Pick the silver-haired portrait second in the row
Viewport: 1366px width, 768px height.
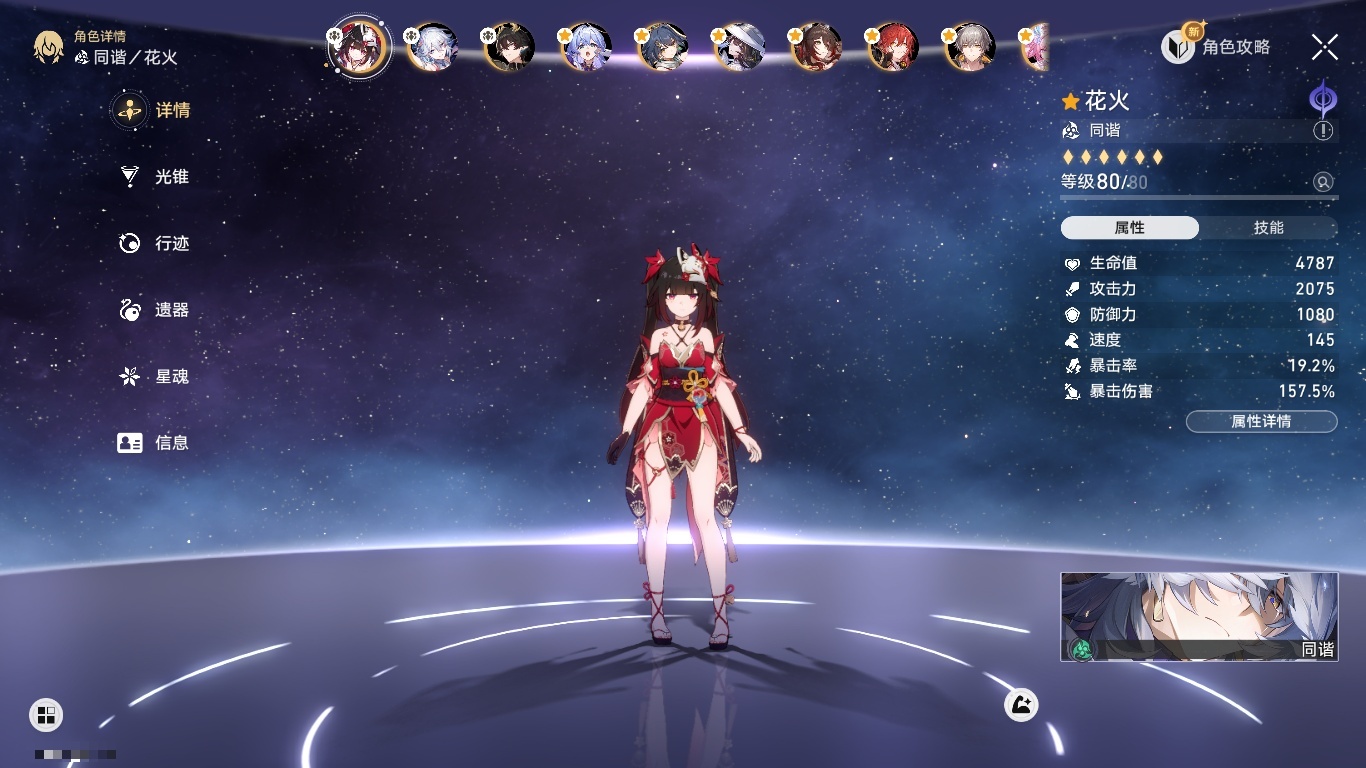(433, 47)
